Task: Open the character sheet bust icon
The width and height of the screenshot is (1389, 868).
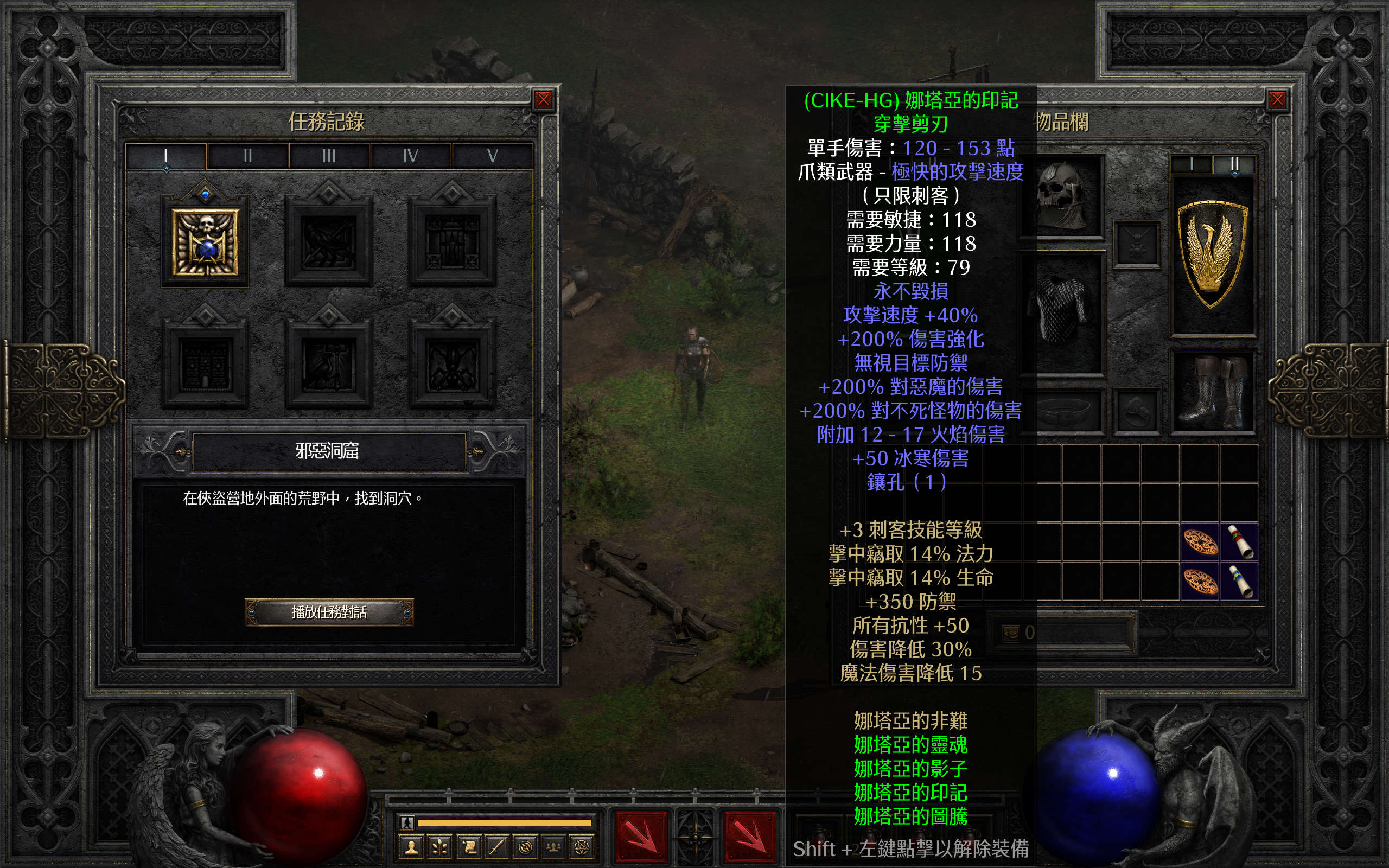Action: (x=411, y=847)
